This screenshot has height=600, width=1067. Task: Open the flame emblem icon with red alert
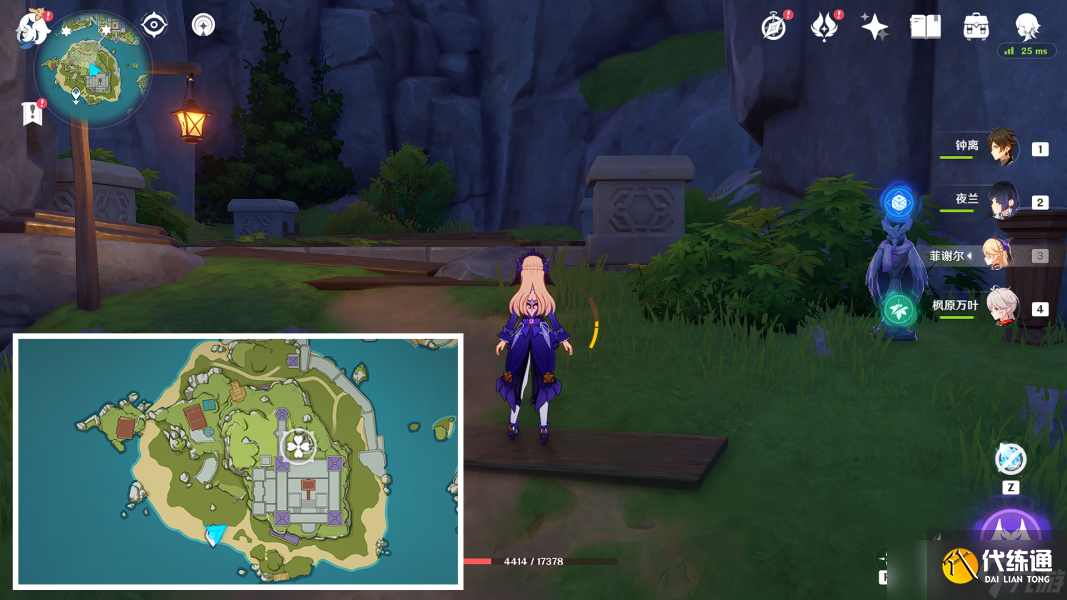coord(824,27)
